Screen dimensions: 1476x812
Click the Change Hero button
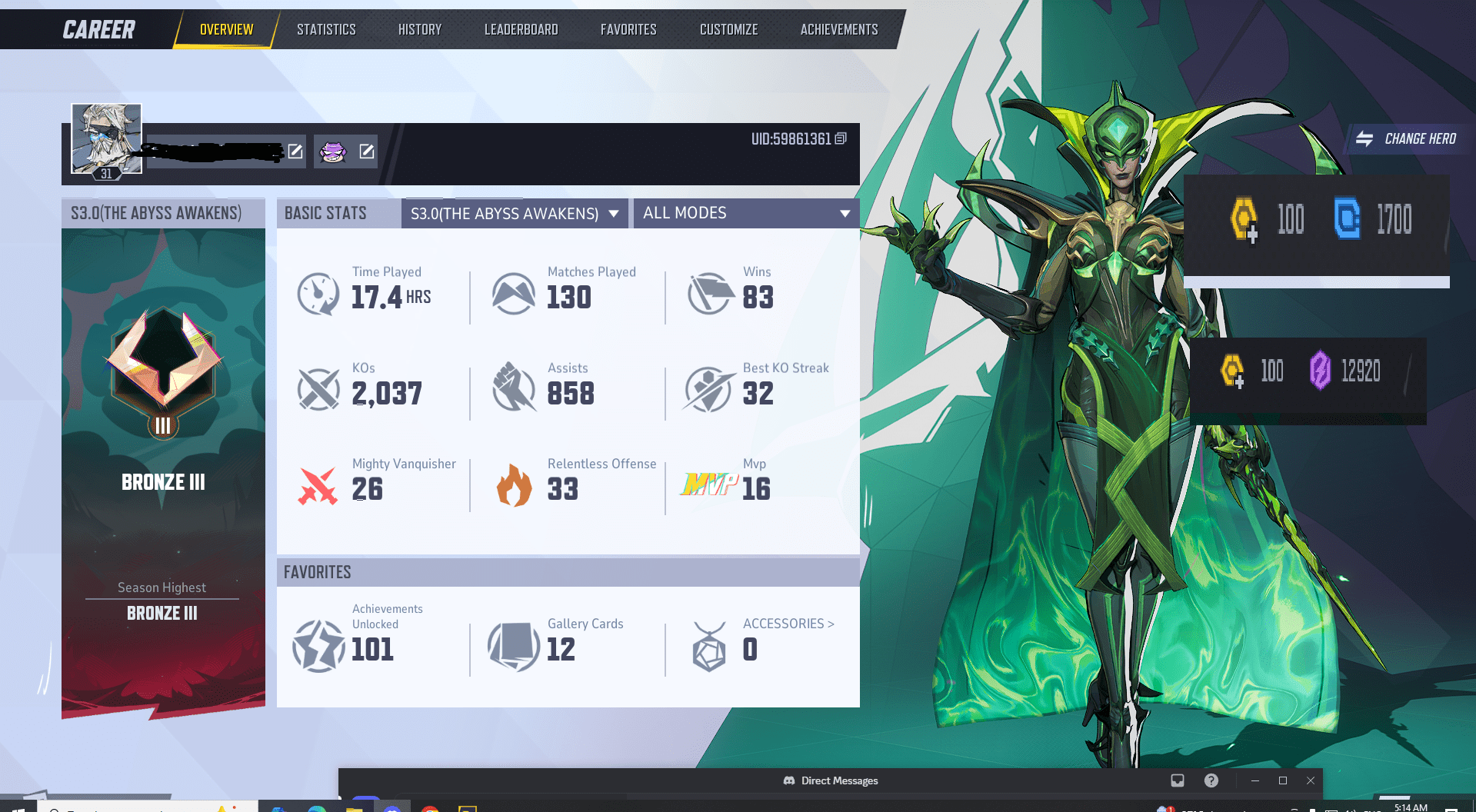[1406, 139]
